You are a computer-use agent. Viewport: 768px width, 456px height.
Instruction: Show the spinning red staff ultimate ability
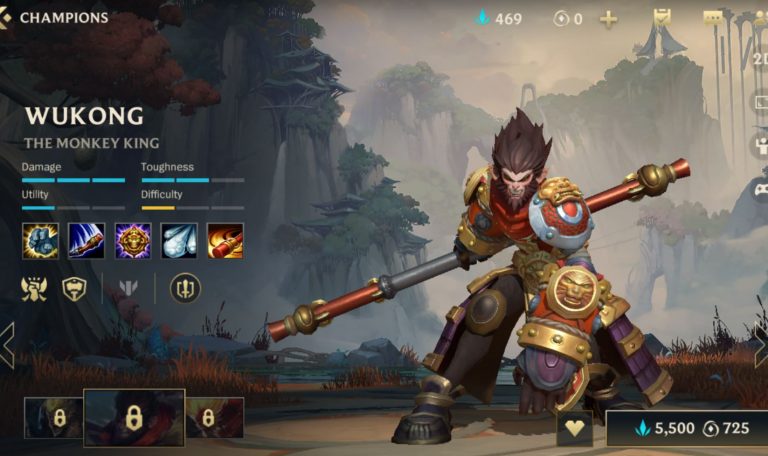[x=225, y=240]
